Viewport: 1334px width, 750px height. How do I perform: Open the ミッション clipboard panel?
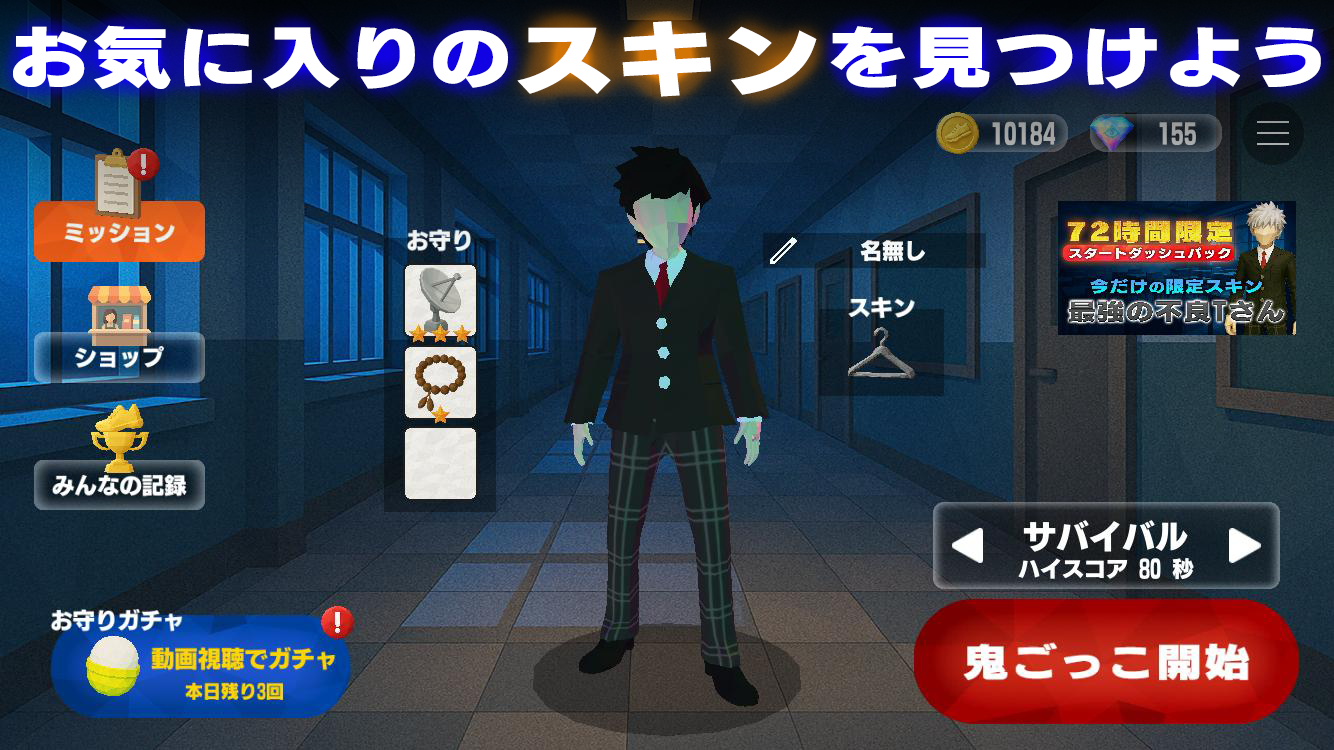tap(118, 230)
